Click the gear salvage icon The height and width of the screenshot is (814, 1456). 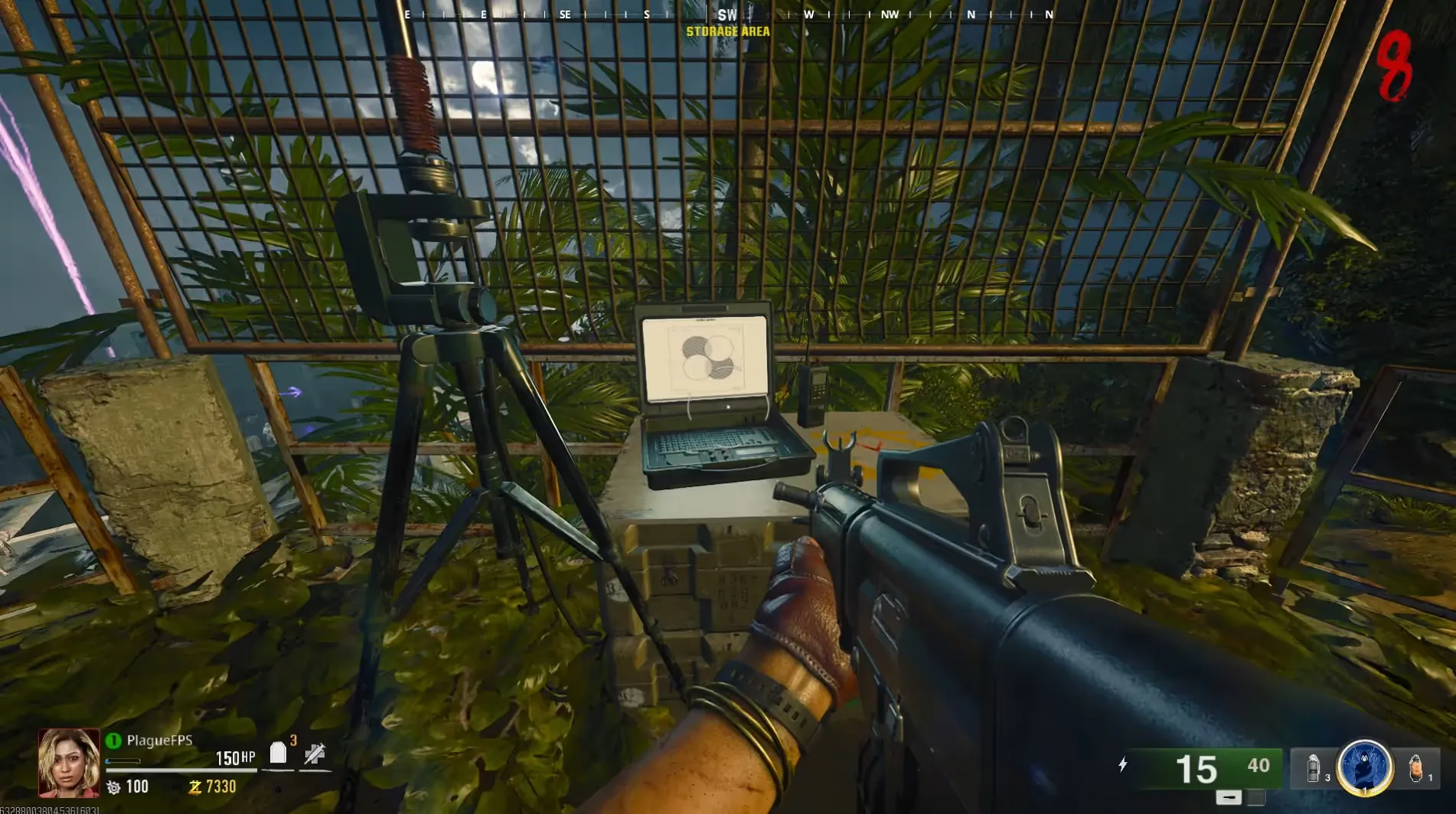113,786
